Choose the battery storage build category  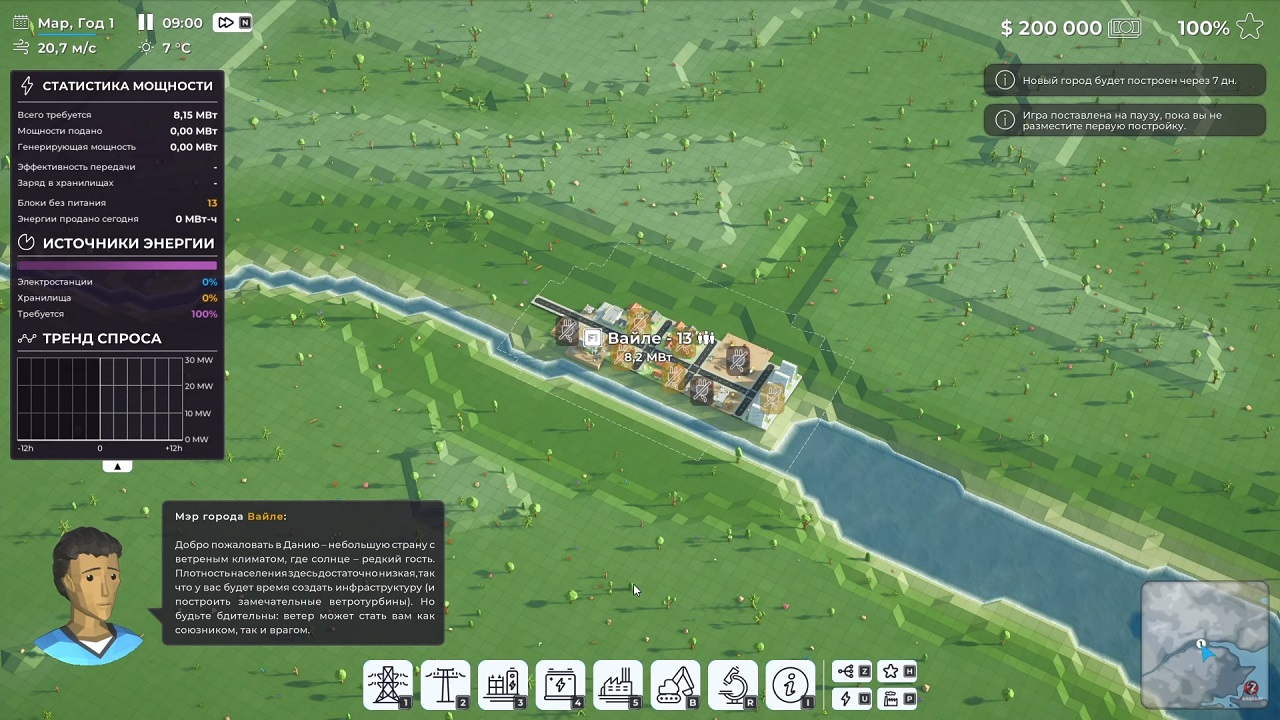click(x=560, y=685)
